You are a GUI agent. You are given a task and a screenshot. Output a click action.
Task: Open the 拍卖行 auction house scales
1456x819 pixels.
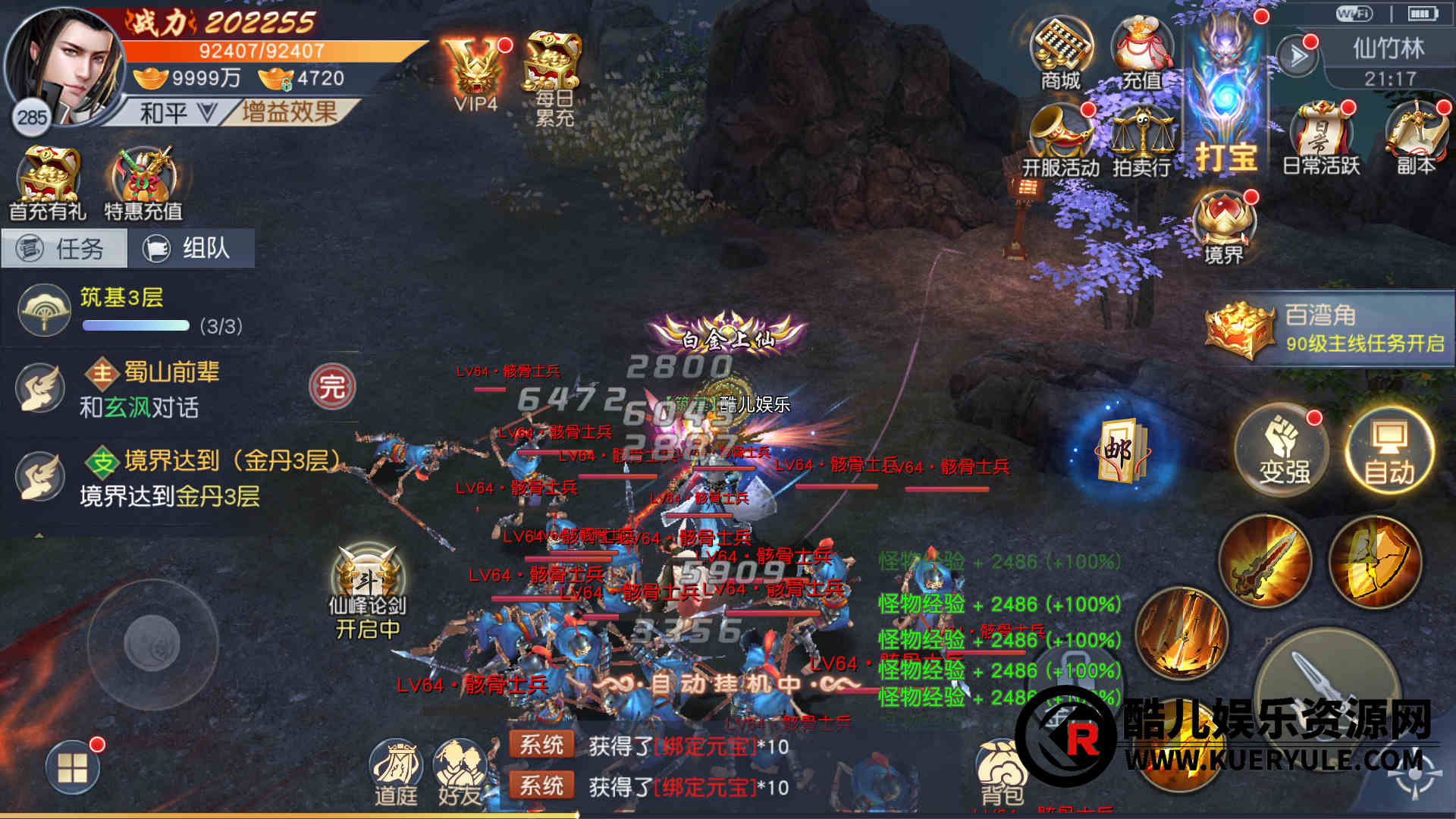[x=1141, y=140]
